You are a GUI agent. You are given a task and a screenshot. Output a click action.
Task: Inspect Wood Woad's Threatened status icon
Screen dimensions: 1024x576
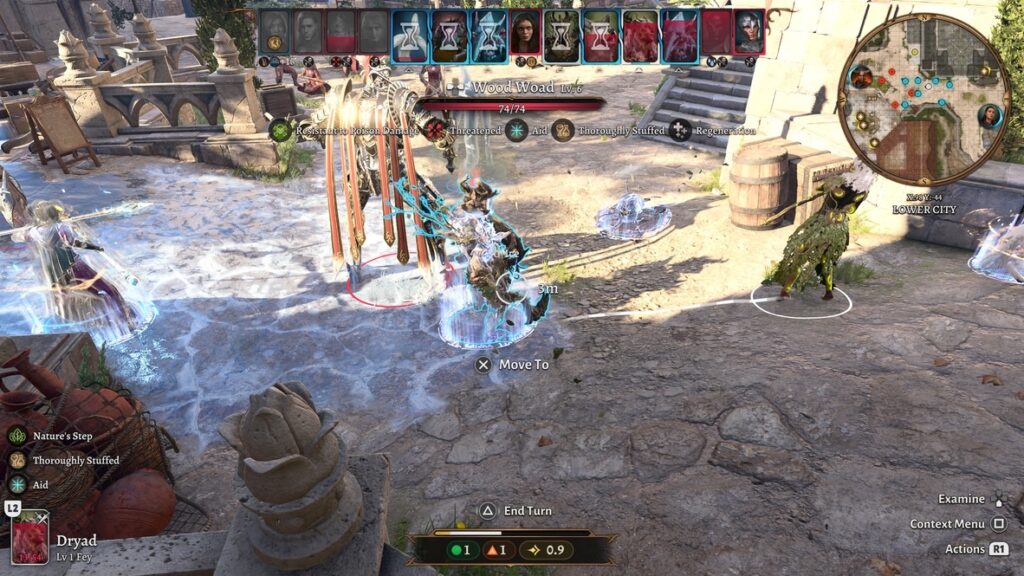433,130
